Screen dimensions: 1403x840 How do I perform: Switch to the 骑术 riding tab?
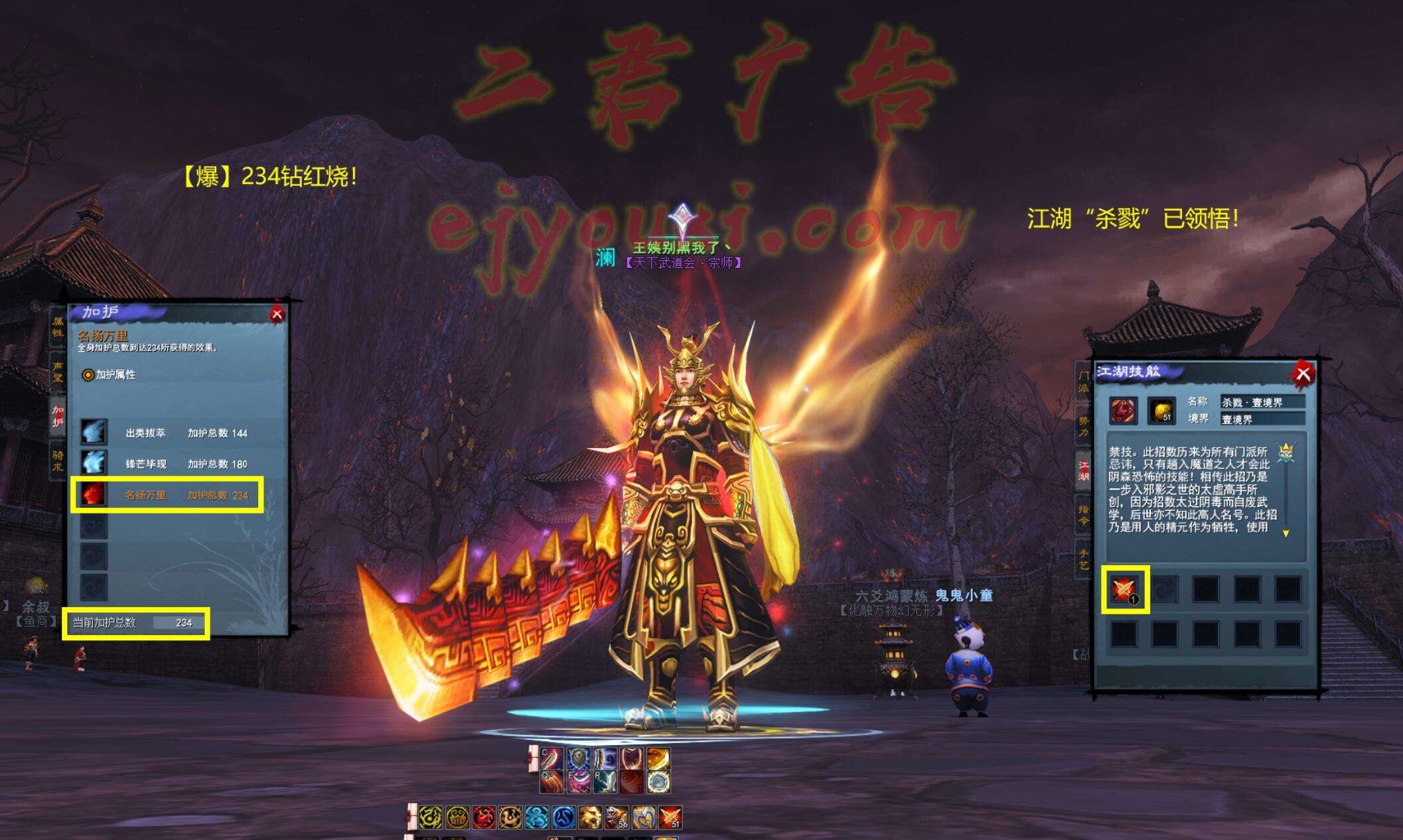[x=58, y=460]
